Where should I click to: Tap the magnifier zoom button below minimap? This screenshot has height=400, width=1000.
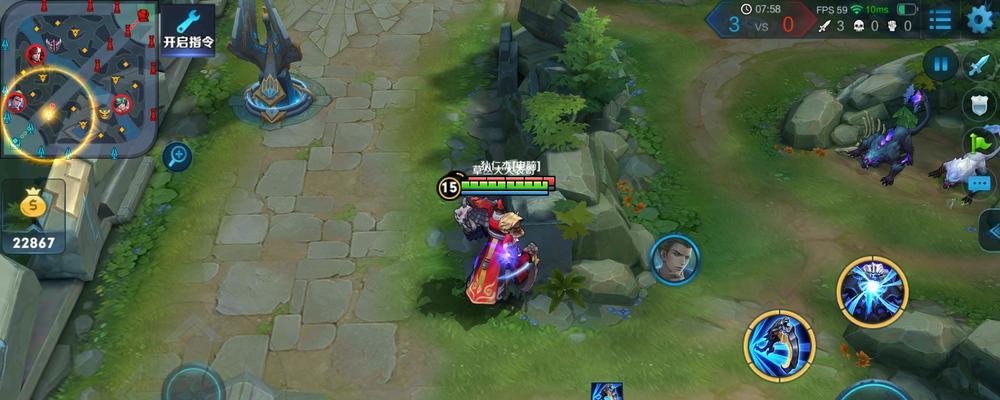pos(177,156)
